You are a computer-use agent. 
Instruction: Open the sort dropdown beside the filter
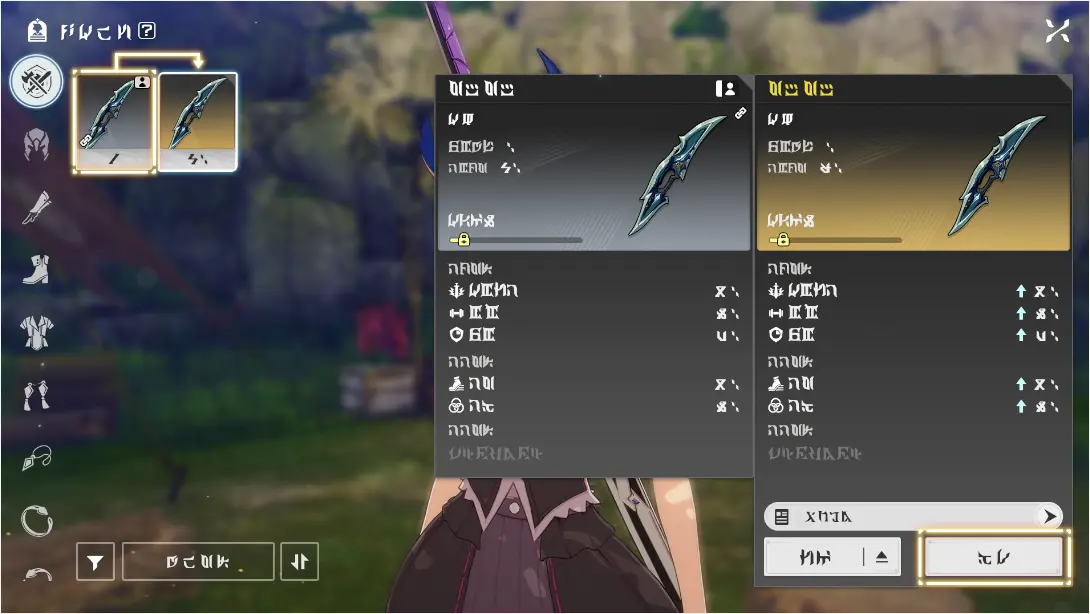point(197,562)
